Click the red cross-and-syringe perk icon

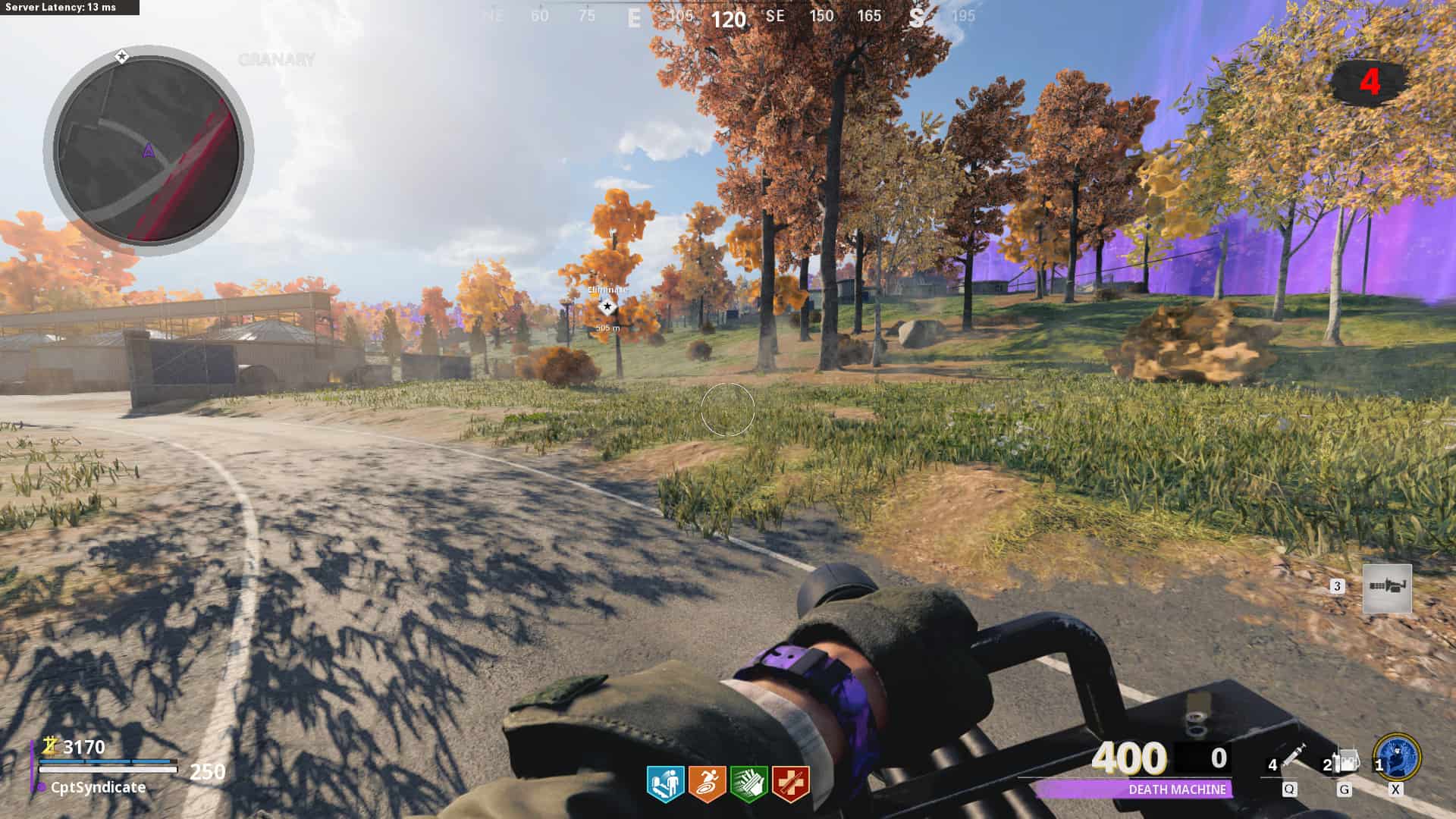click(790, 783)
